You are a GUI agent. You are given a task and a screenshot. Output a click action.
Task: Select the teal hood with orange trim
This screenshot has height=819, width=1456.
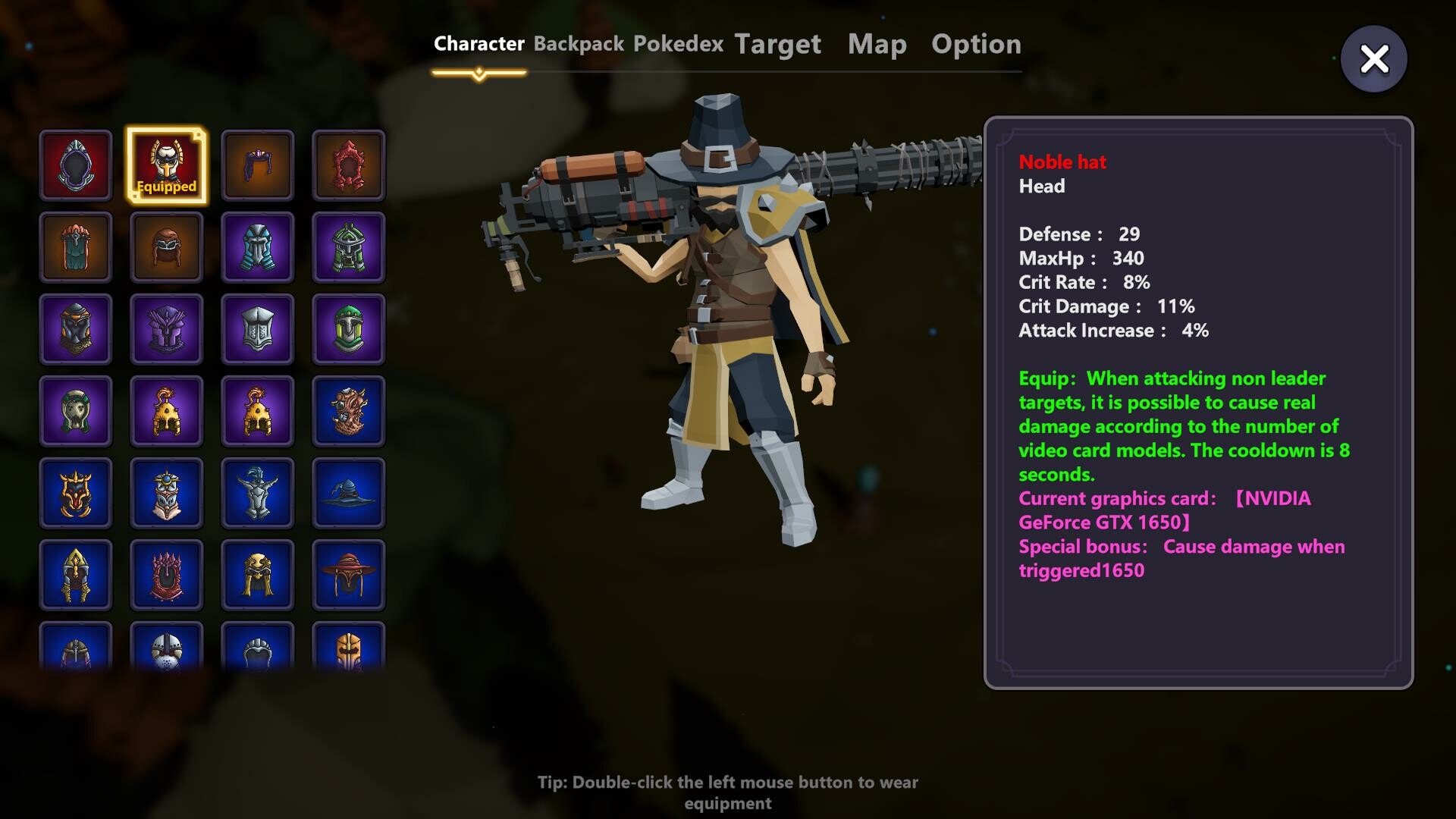point(76,246)
